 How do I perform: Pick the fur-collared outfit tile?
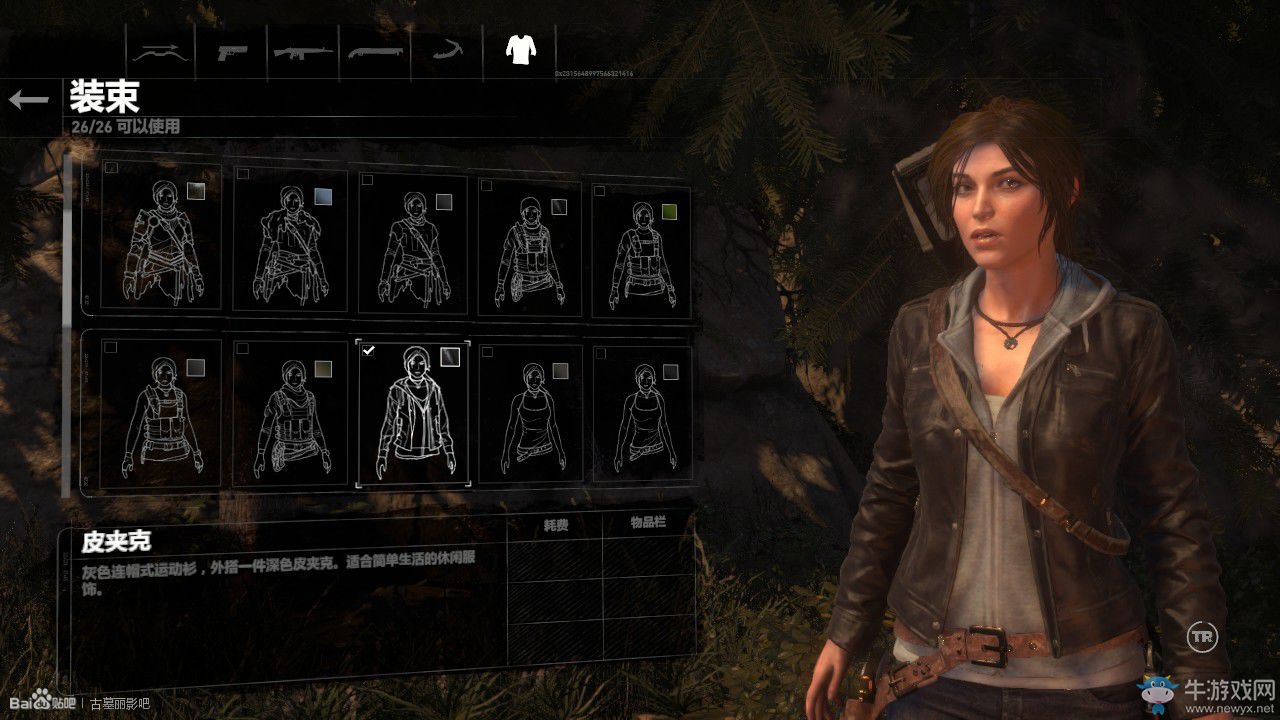click(x=290, y=240)
